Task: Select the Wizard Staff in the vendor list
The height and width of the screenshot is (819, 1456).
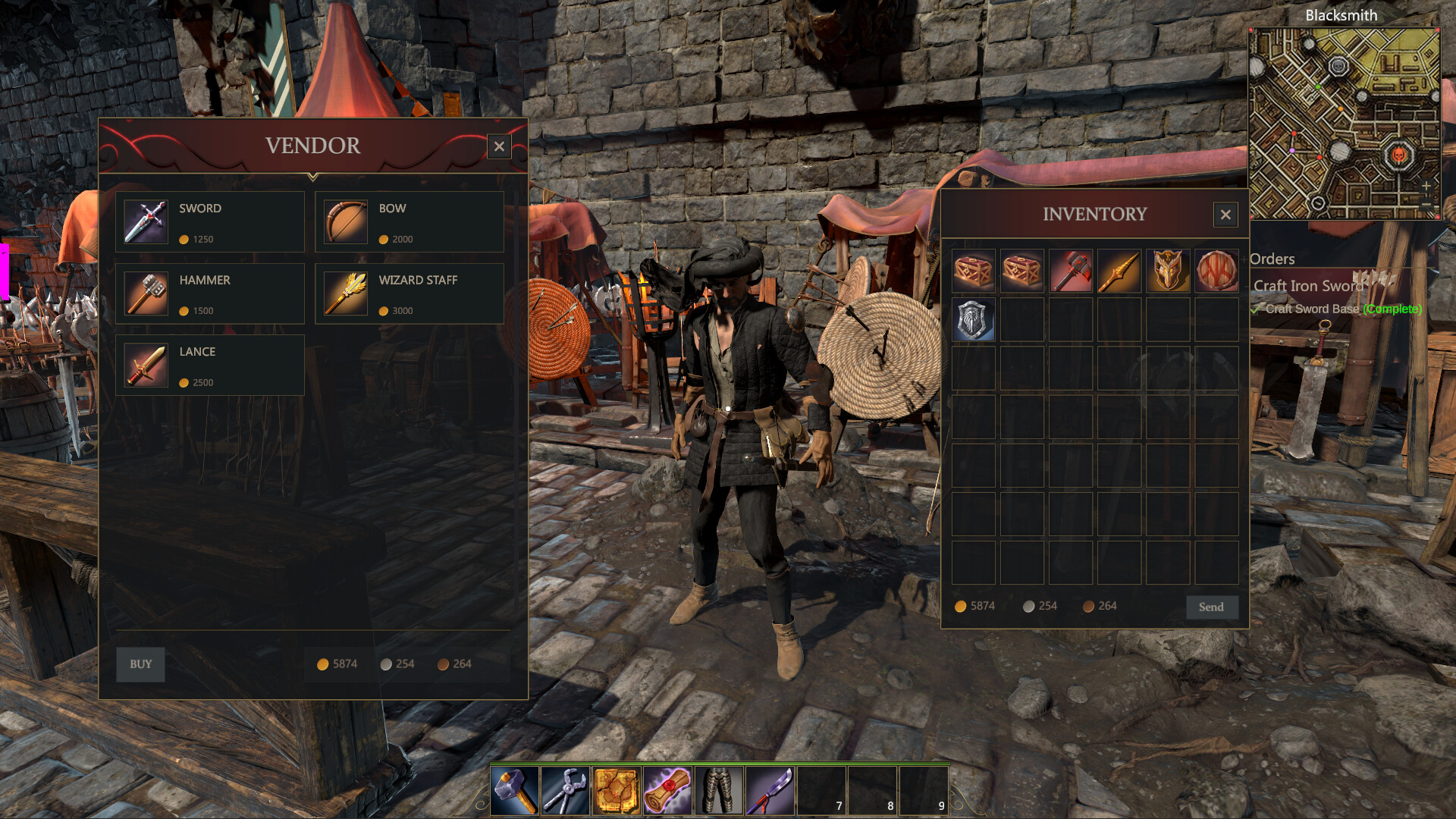Action: pyautogui.click(x=409, y=293)
